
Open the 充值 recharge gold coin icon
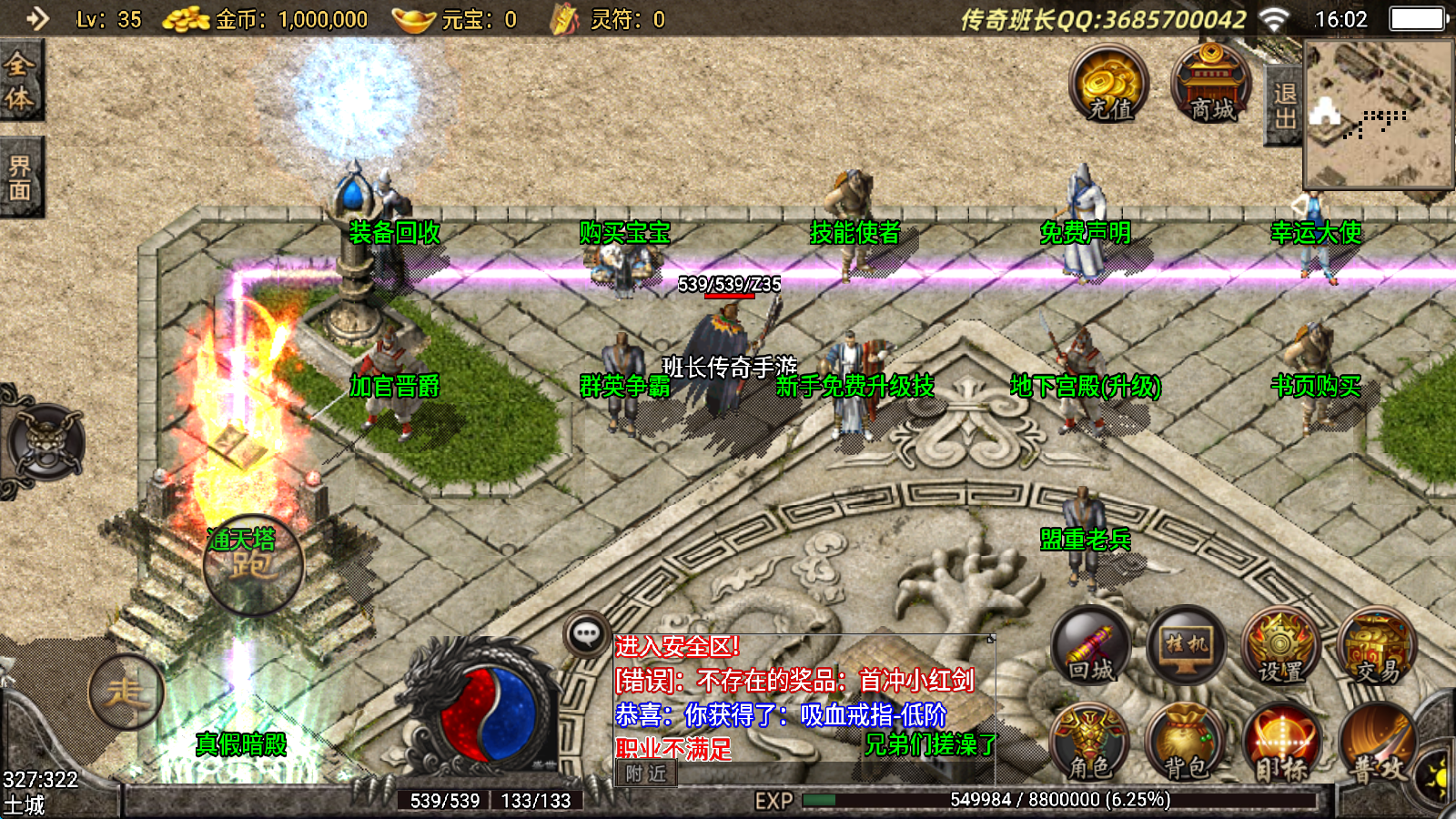tap(1108, 86)
